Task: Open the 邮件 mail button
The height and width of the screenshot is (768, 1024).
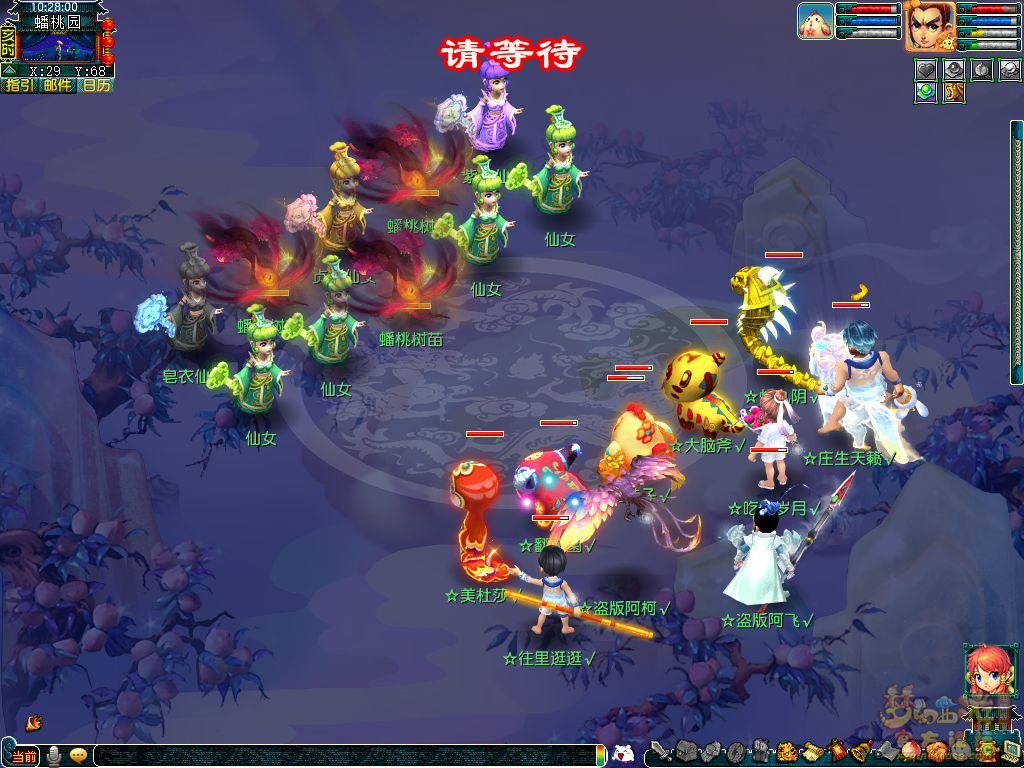Action: 57,86
